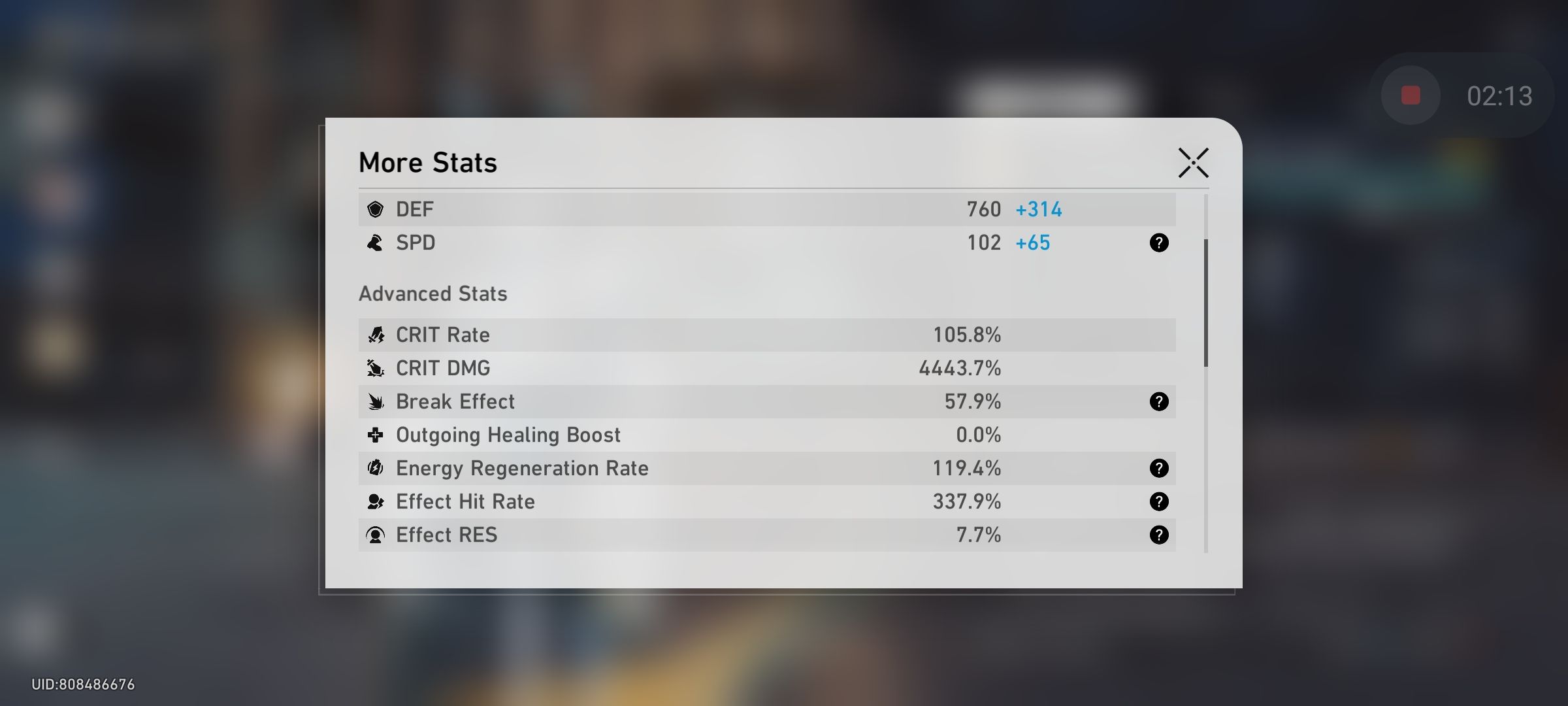Stop the active screen recording
Image resolution: width=1568 pixels, height=706 pixels.
pos(1411,94)
